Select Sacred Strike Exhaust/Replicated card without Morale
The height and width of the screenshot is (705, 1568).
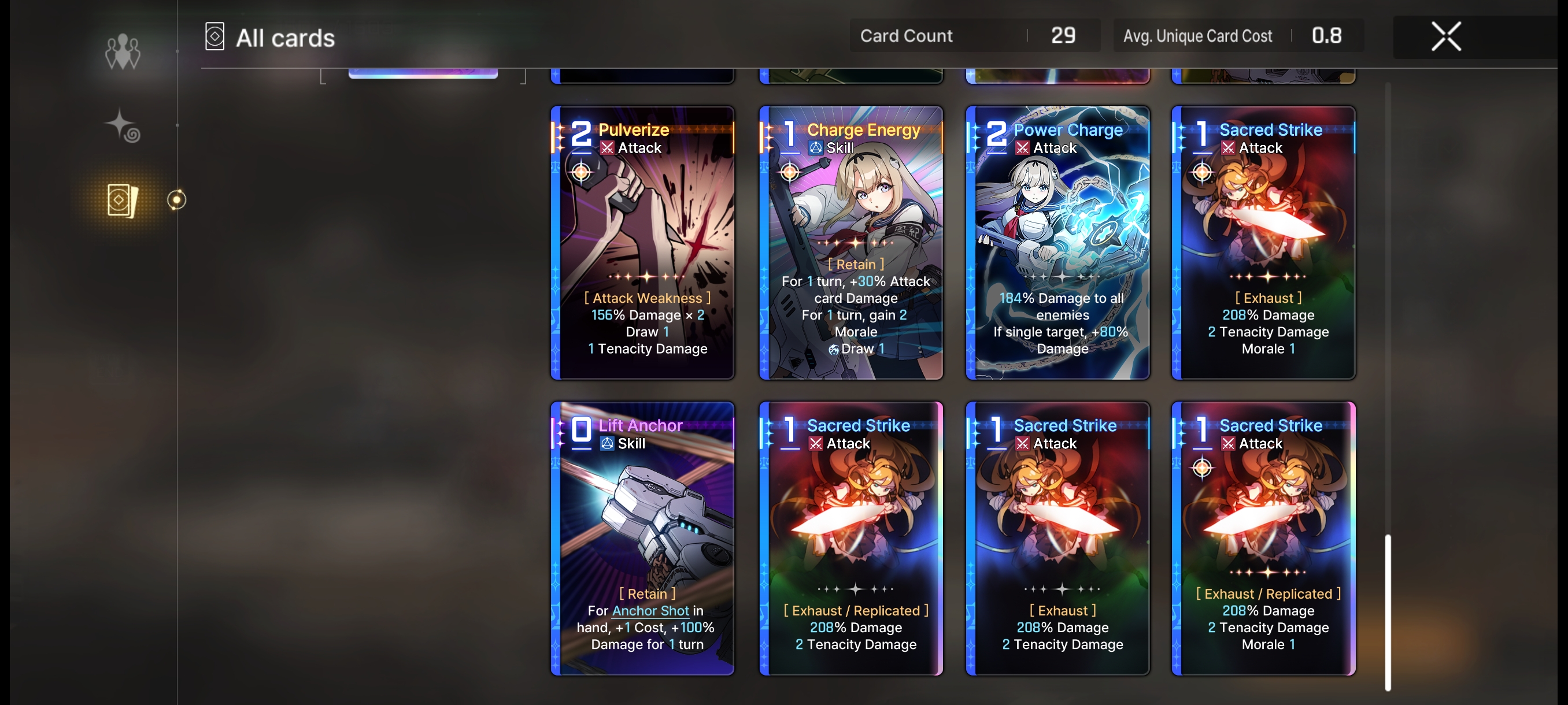coord(850,538)
